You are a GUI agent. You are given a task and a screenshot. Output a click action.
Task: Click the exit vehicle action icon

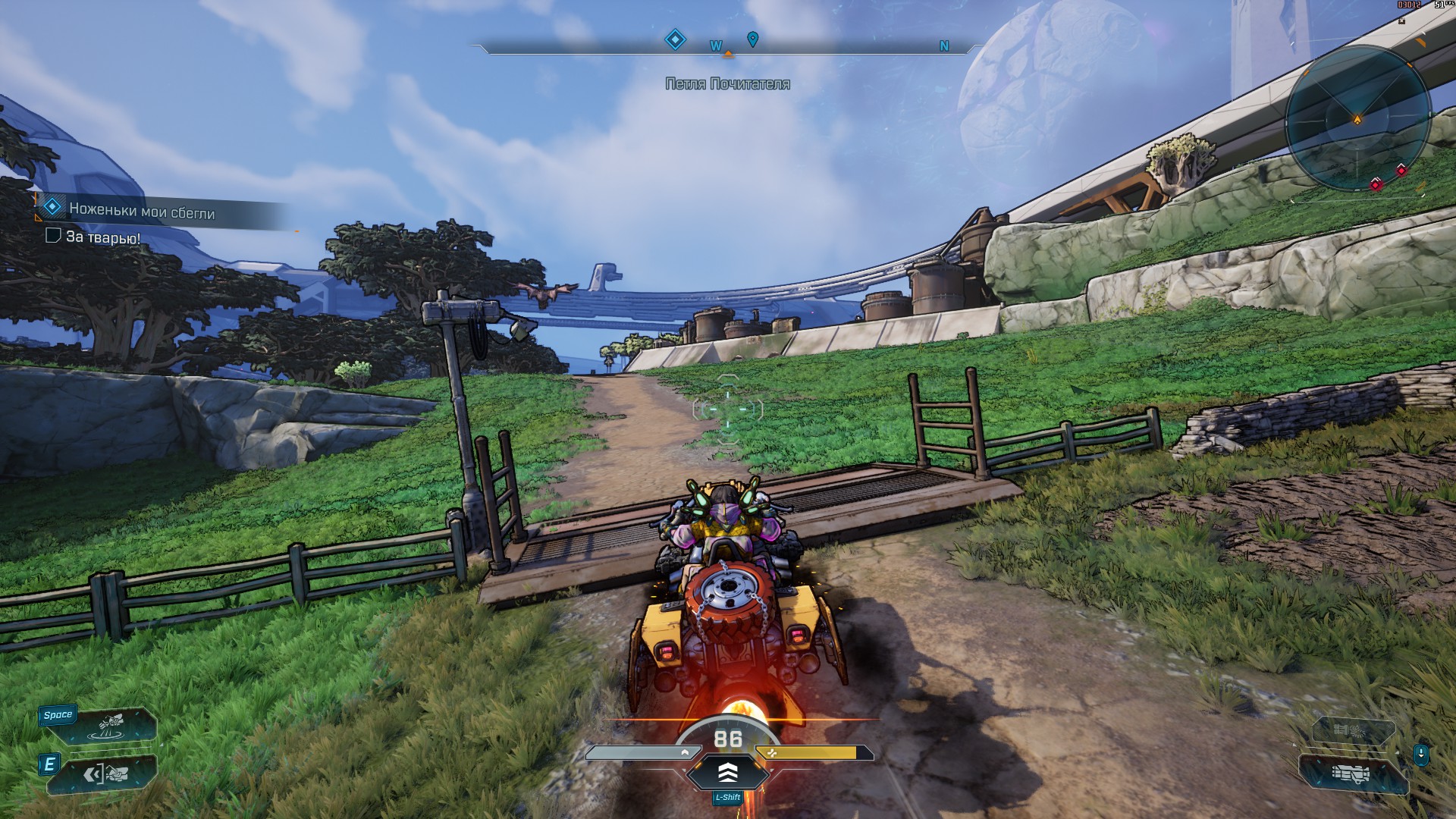(x=108, y=774)
